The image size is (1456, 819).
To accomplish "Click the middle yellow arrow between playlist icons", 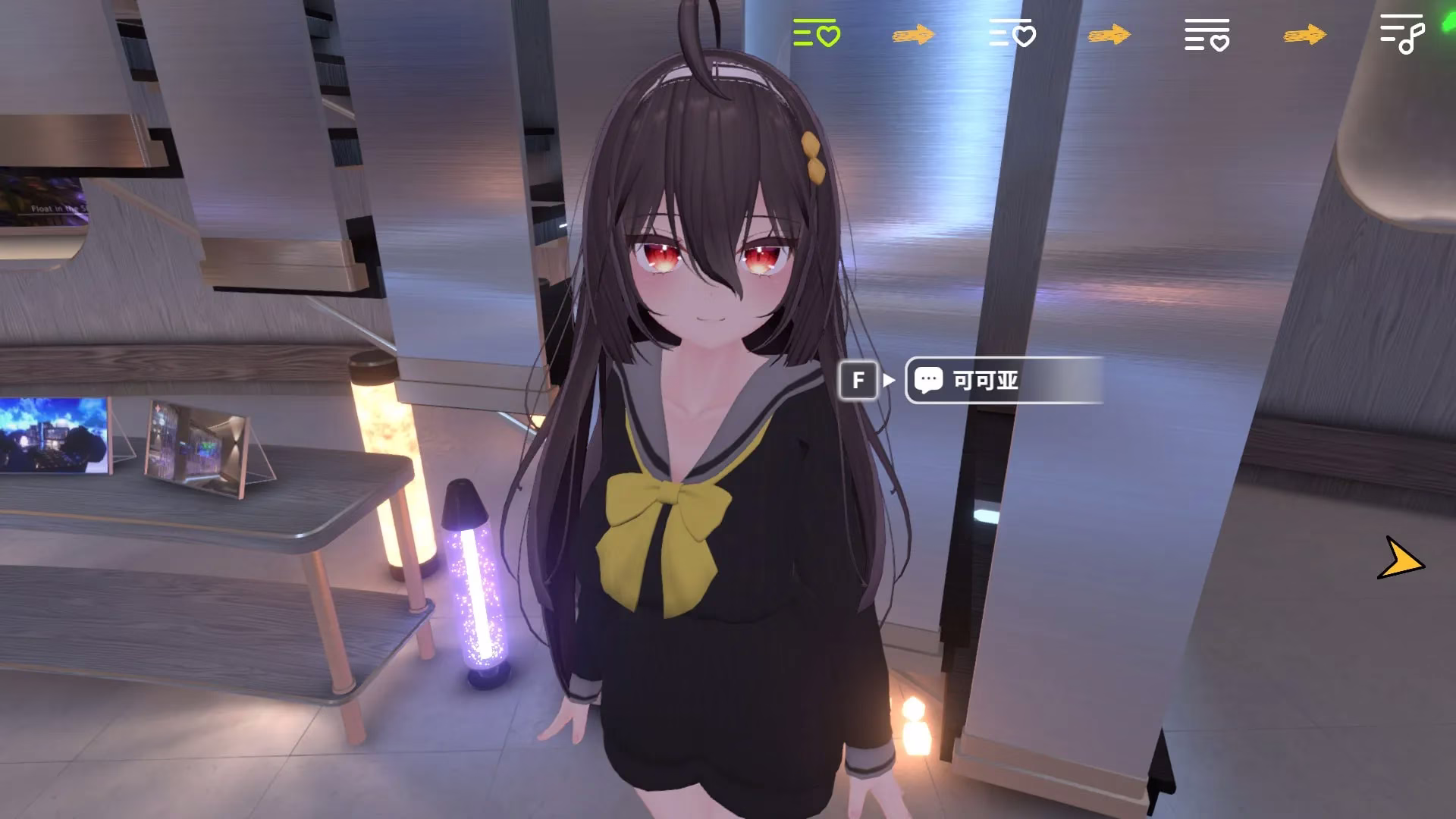I will click(x=1109, y=34).
